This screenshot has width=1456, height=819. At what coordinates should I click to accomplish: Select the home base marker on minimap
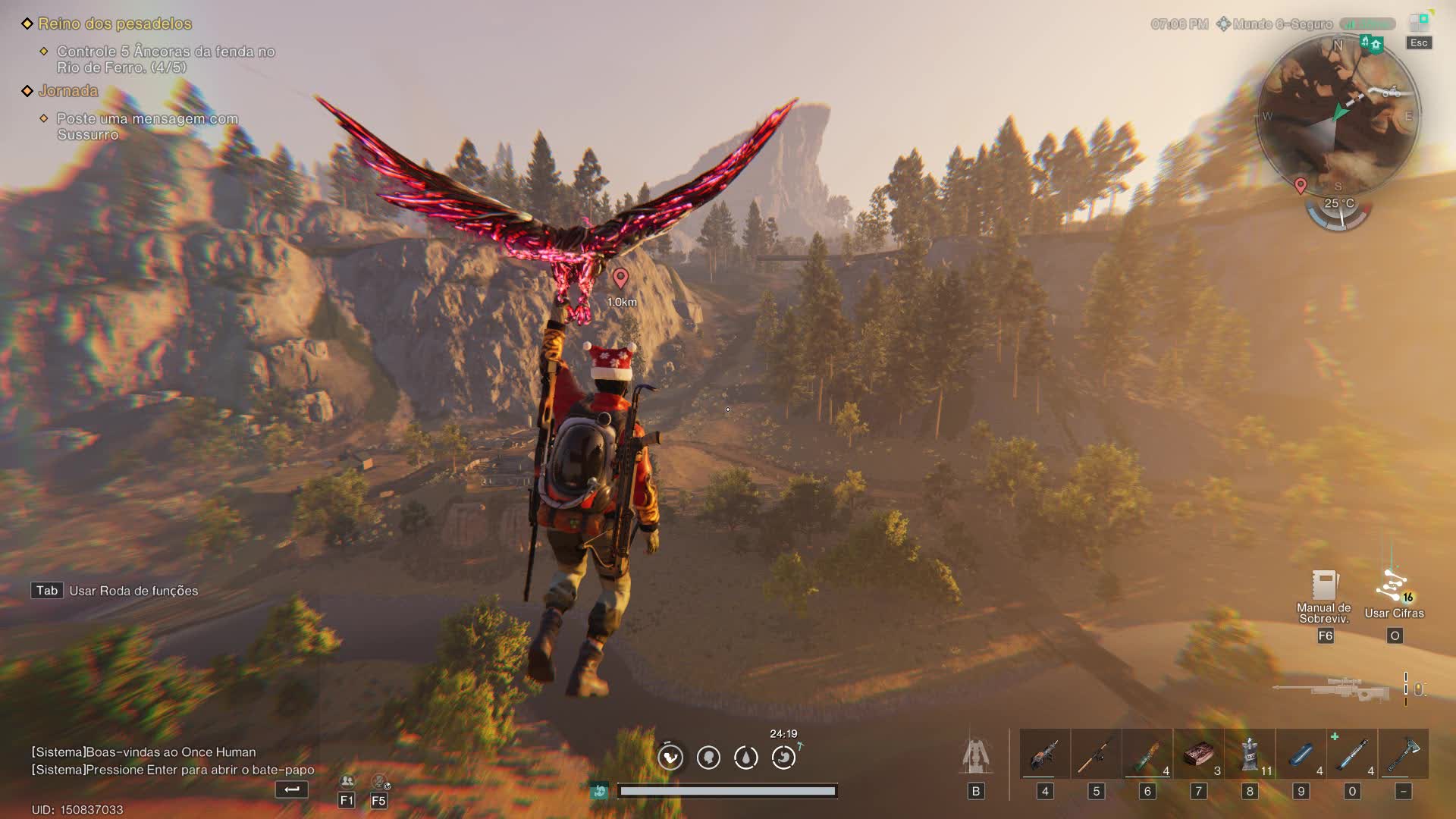click(1376, 44)
